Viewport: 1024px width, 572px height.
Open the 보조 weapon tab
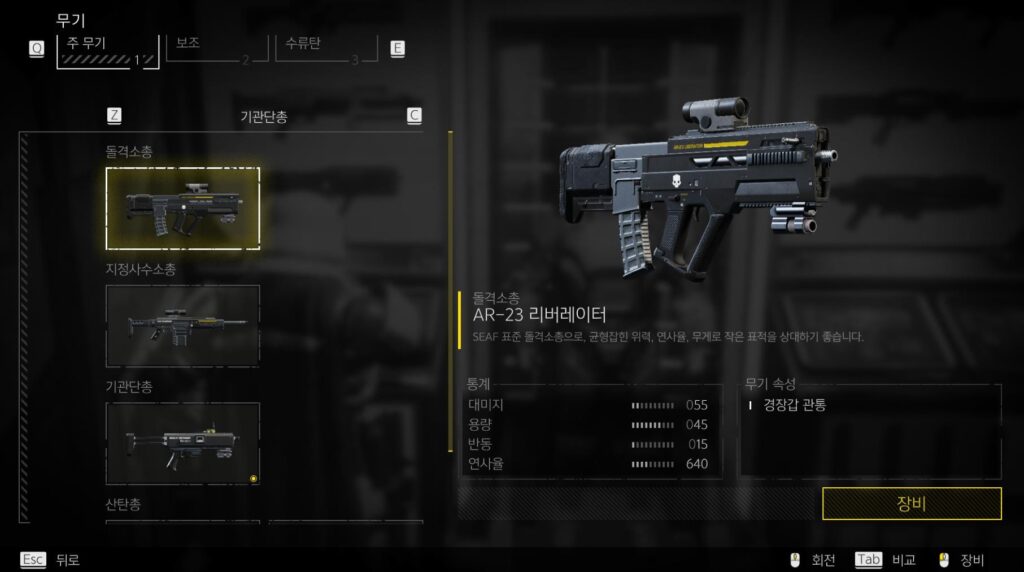coord(209,49)
